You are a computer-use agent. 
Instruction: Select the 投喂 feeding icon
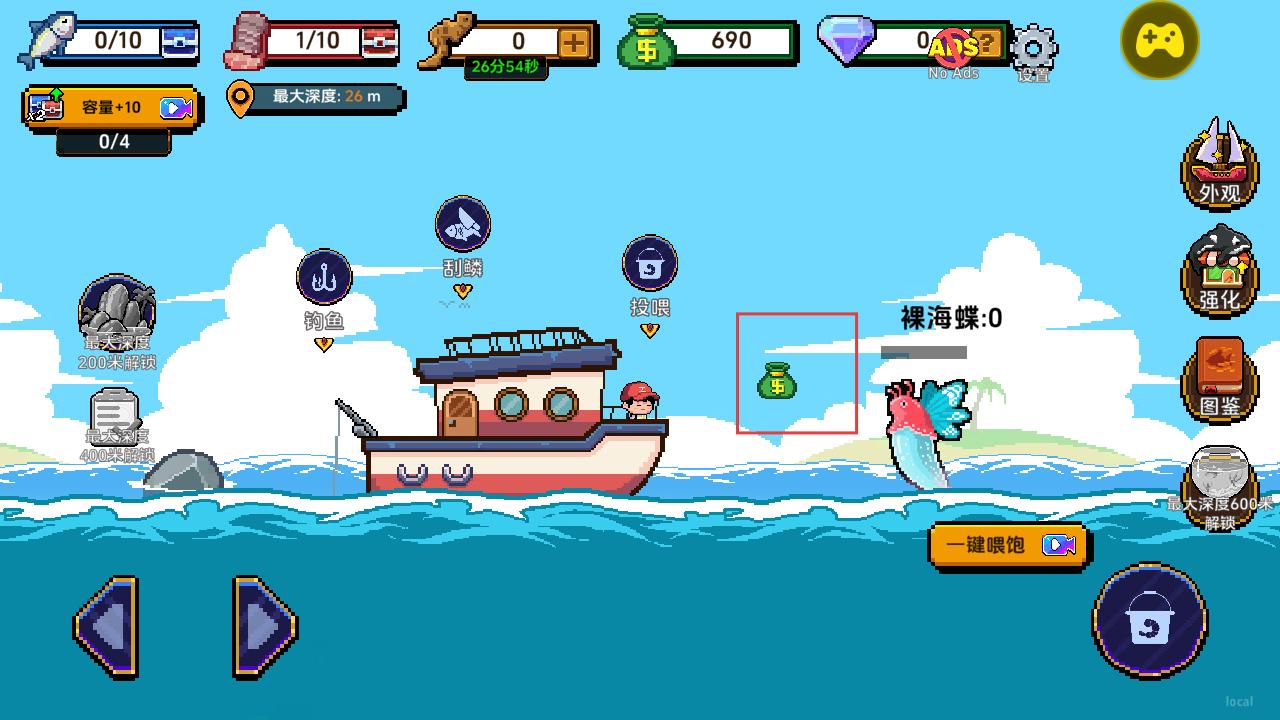pyautogui.click(x=650, y=264)
